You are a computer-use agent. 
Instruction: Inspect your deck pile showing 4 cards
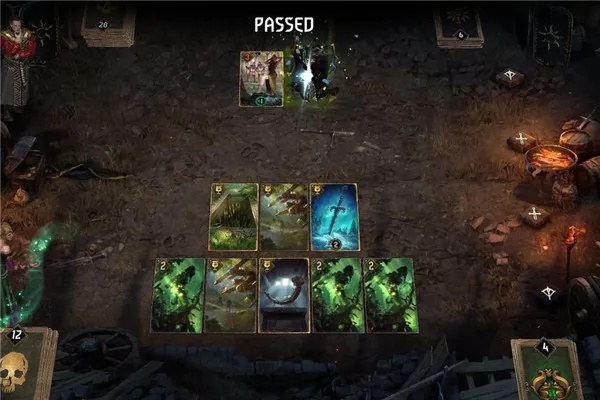point(546,368)
